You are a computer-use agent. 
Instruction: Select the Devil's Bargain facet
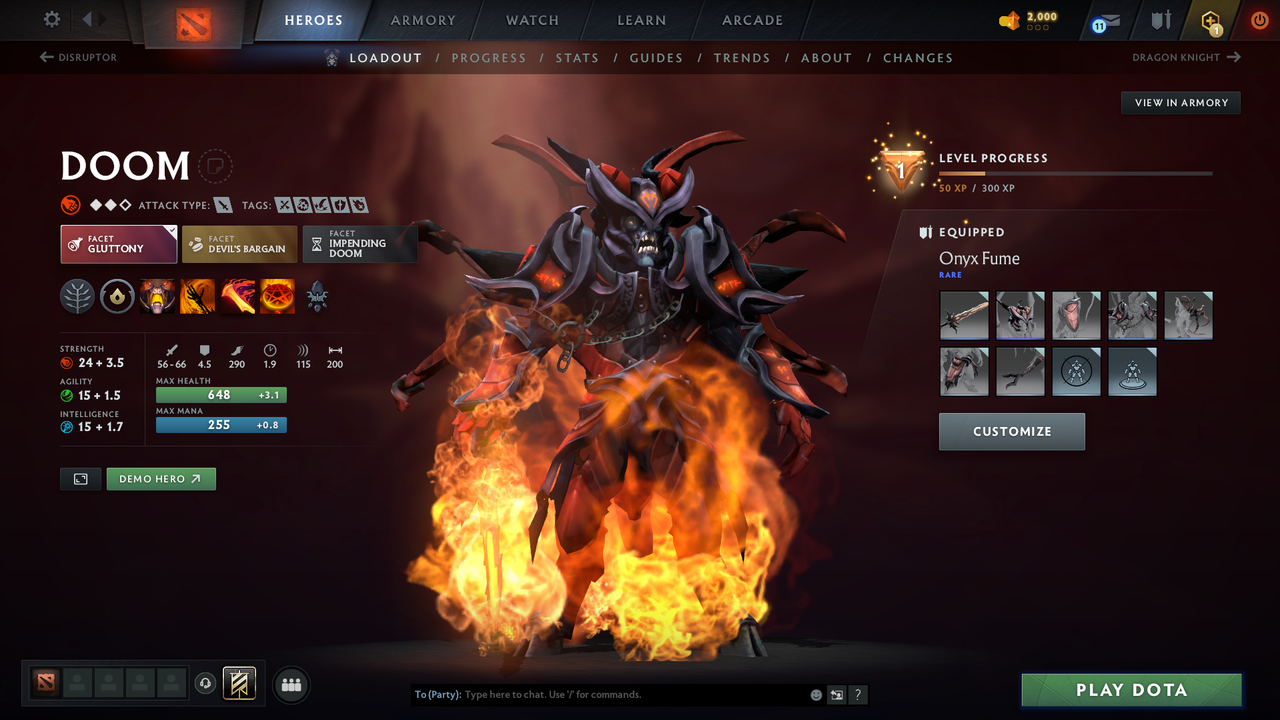pos(239,244)
